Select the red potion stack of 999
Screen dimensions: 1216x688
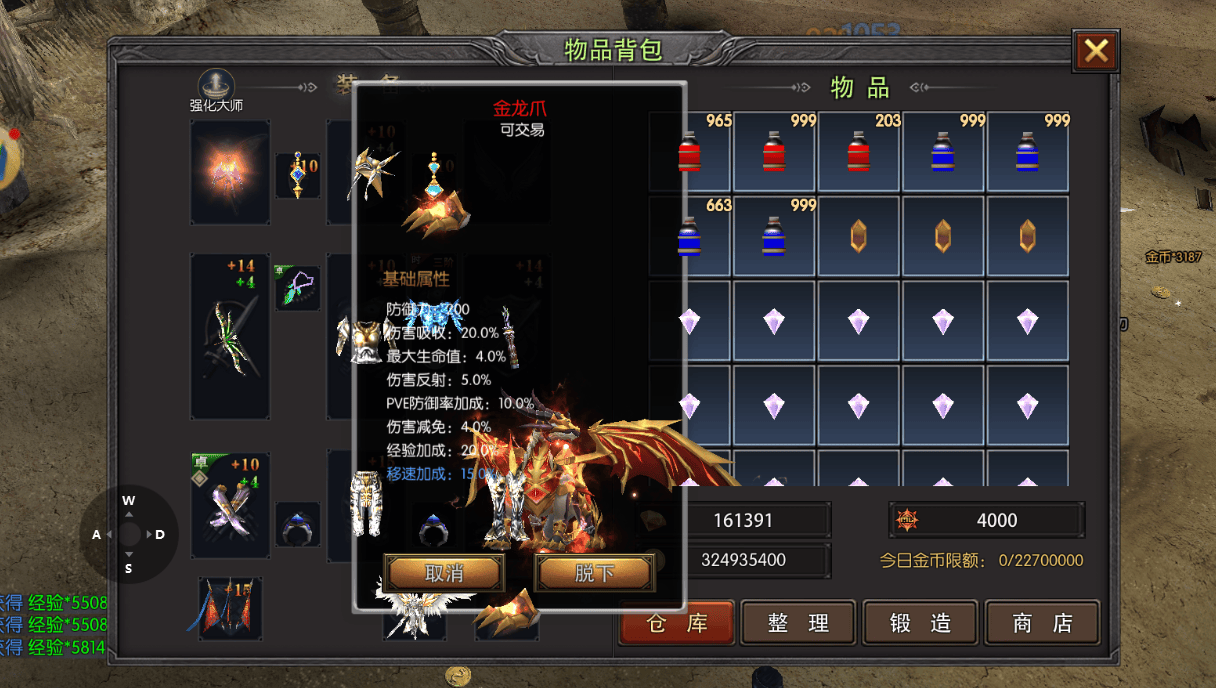click(x=775, y=152)
